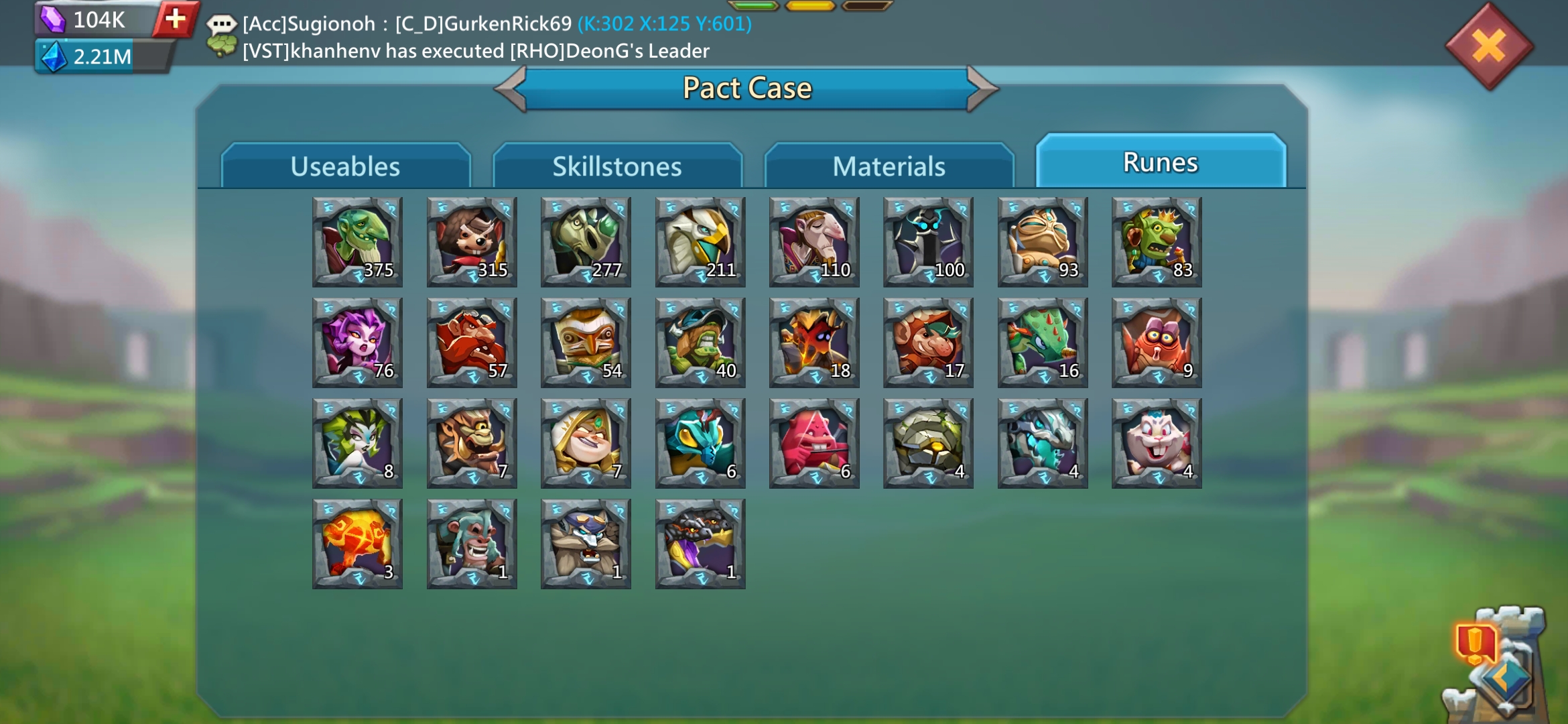Switch to the Useables tab
Viewport: 1568px width, 724px height.
(x=345, y=166)
